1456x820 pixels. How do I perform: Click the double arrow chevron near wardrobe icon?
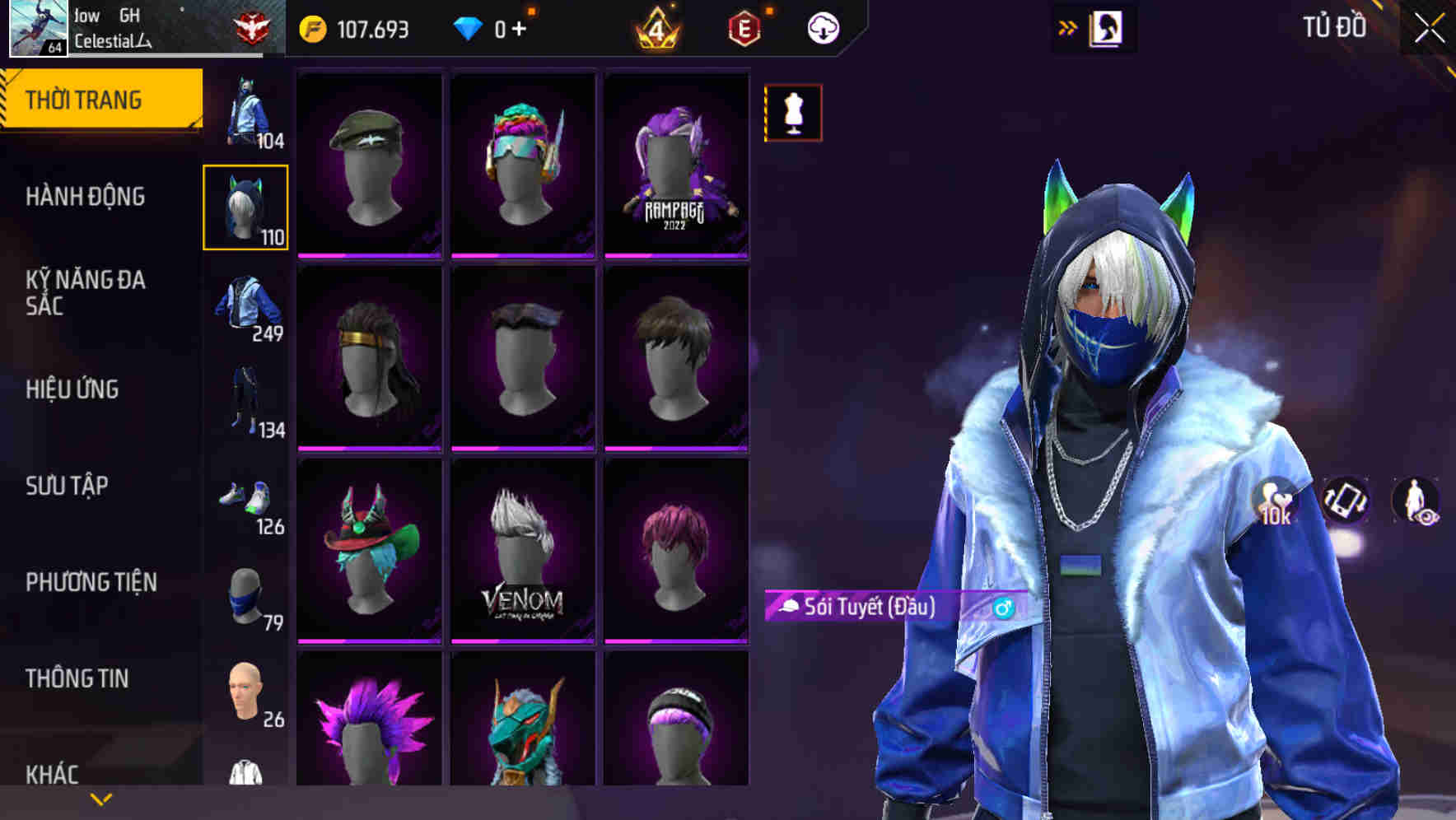(1067, 26)
